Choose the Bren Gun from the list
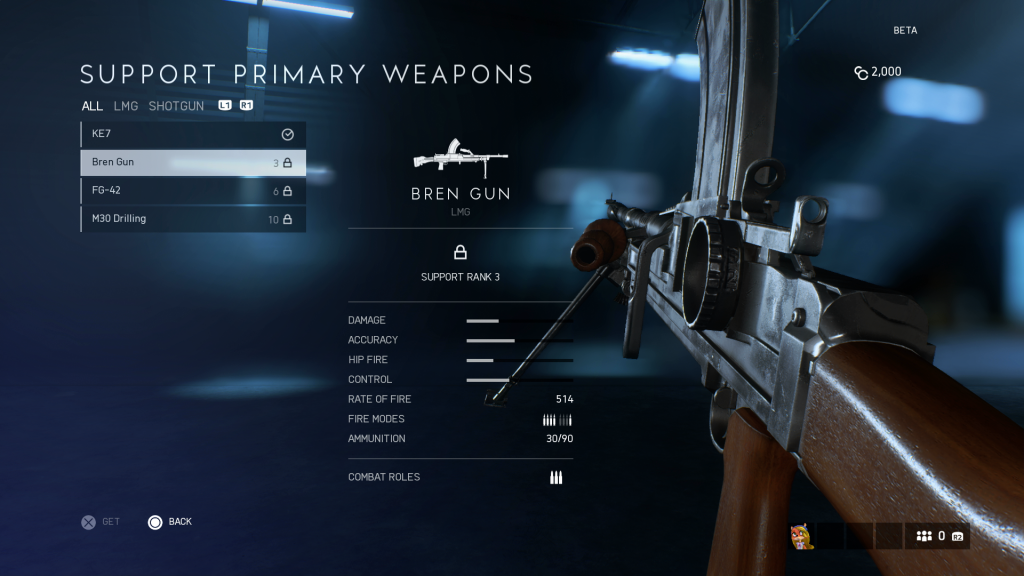Screen dimensions: 1024x576 pos(193,162)
